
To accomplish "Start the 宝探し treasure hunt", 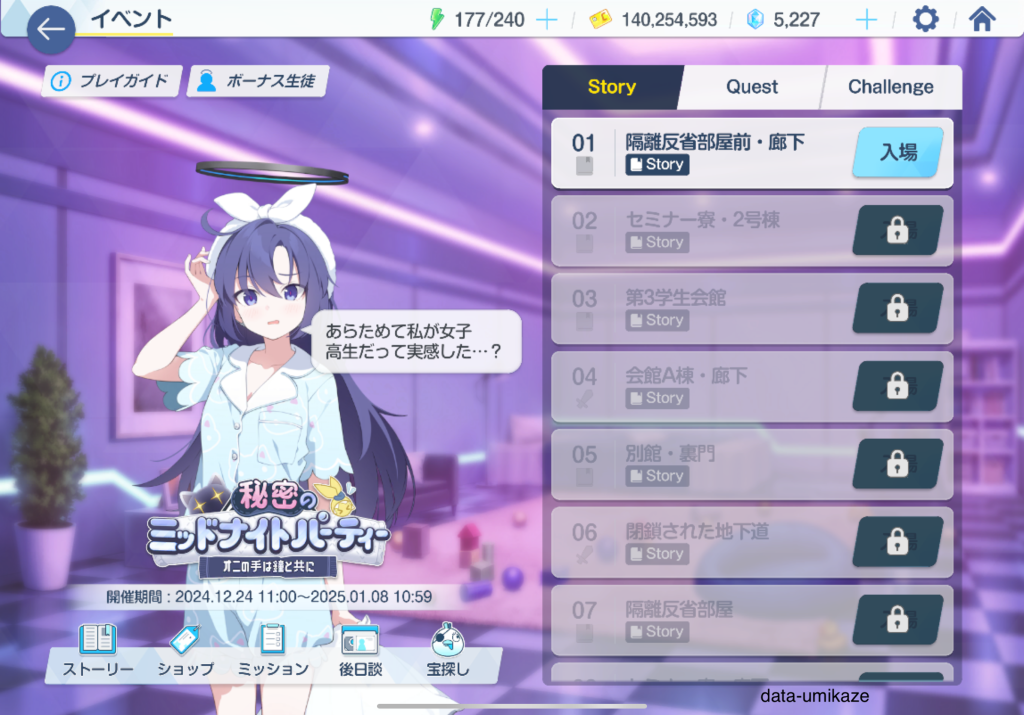I will tap(449, 650).
